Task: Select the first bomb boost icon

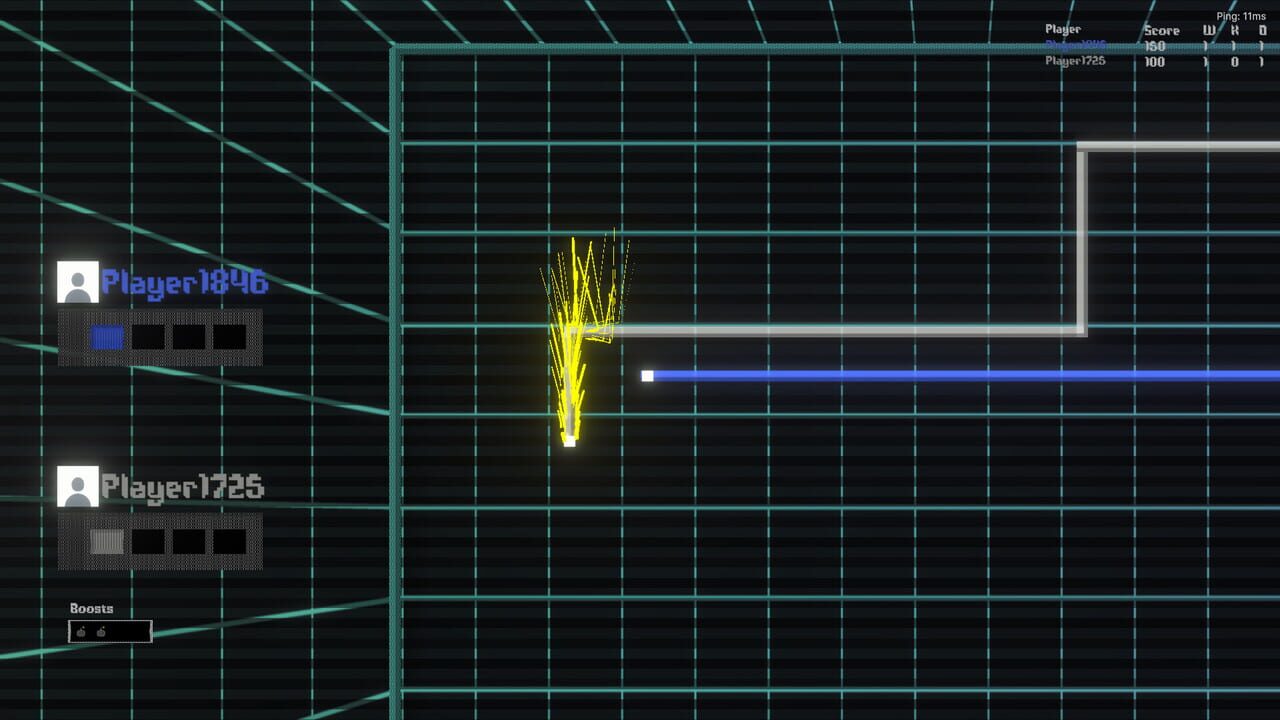Action: tap(80, 631)
